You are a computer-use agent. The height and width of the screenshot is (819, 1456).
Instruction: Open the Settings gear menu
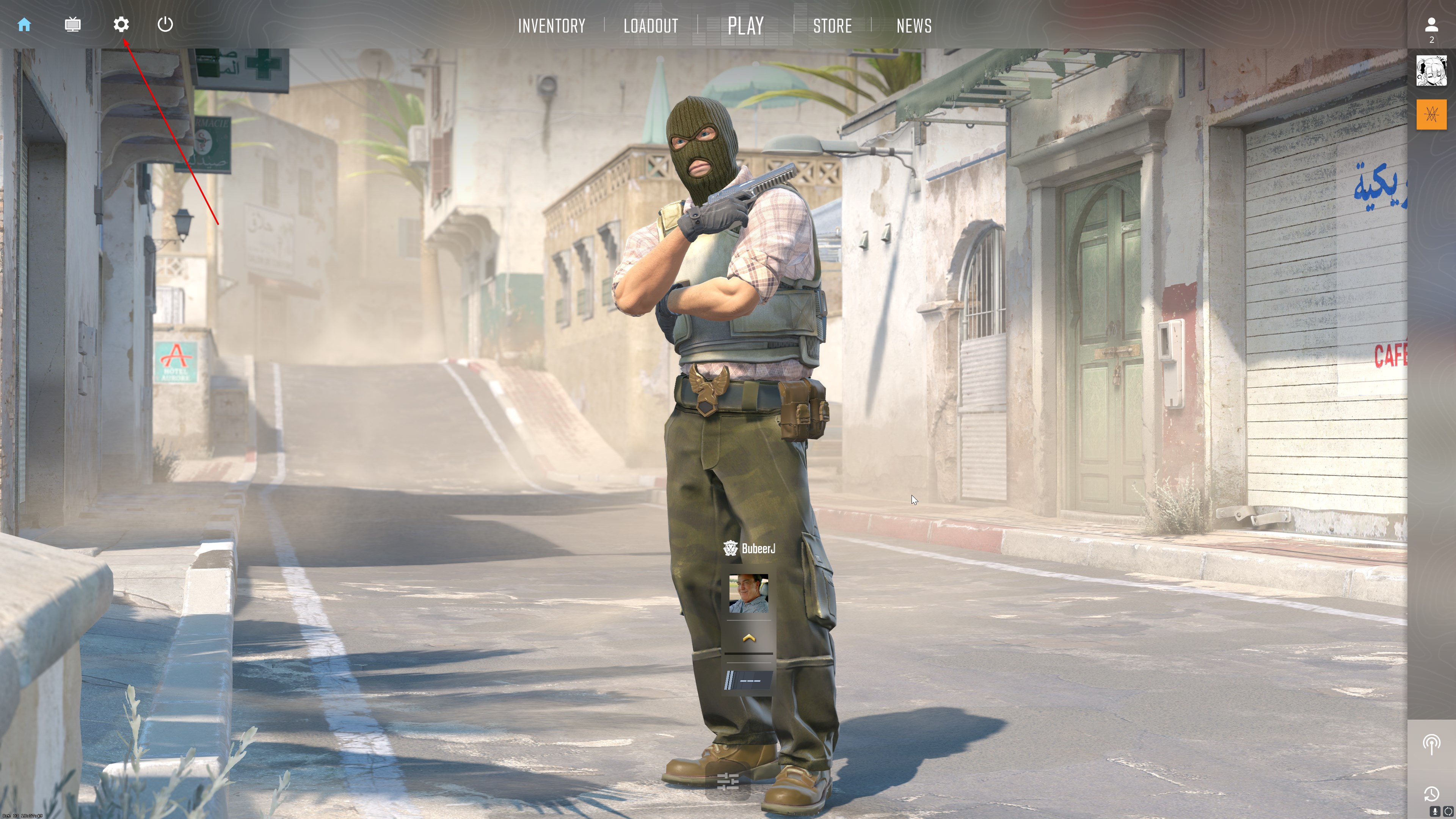tap(121, 24)
